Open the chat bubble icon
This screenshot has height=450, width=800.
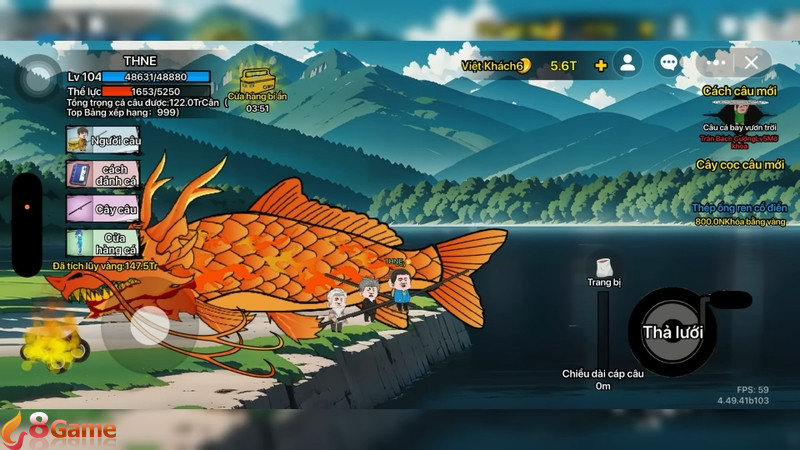pyautogui.click(x=671, y=64)
